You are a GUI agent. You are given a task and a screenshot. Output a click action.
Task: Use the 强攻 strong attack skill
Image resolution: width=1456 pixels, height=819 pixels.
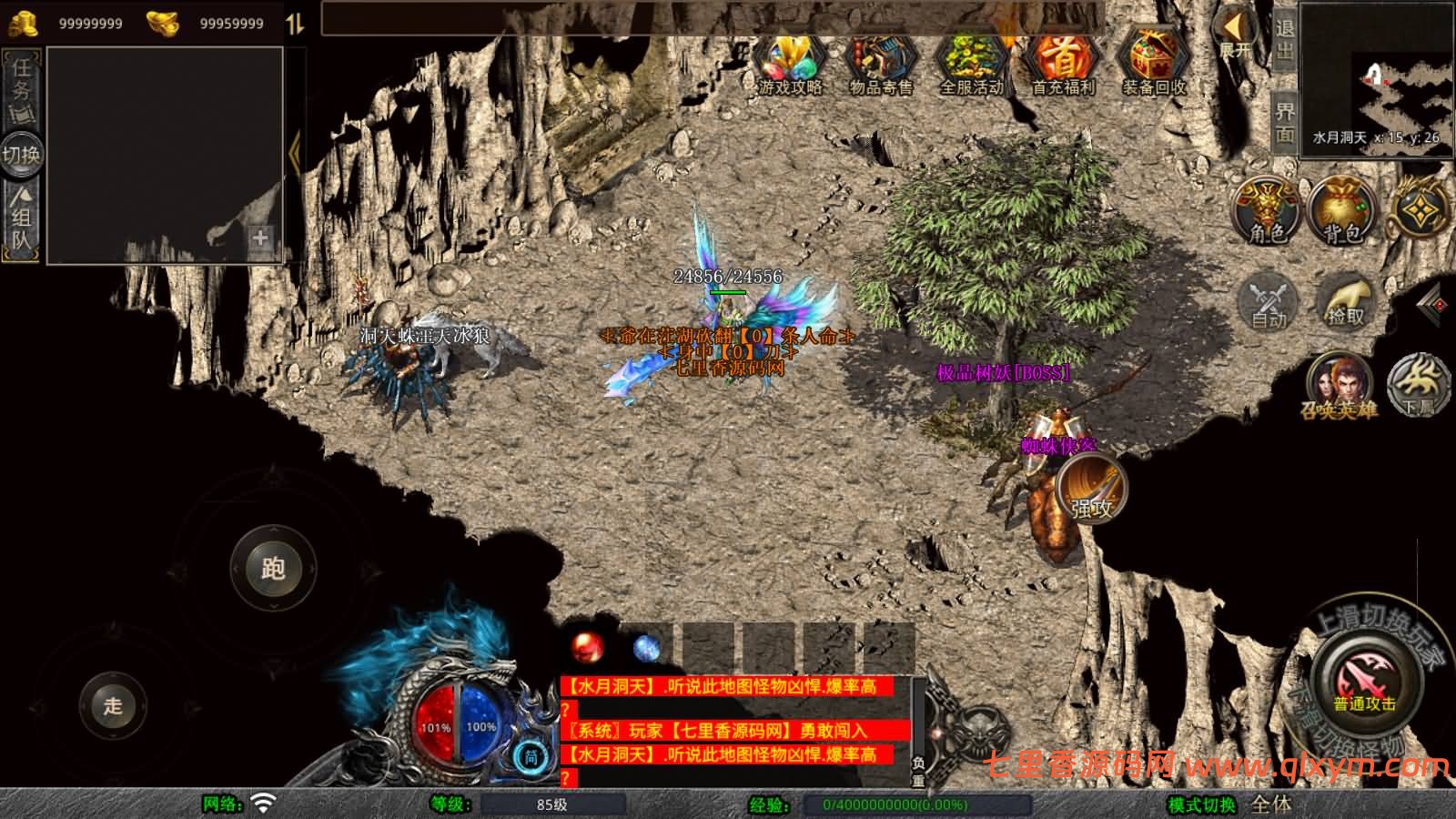pyautogui.click(x=1092, y=488)
